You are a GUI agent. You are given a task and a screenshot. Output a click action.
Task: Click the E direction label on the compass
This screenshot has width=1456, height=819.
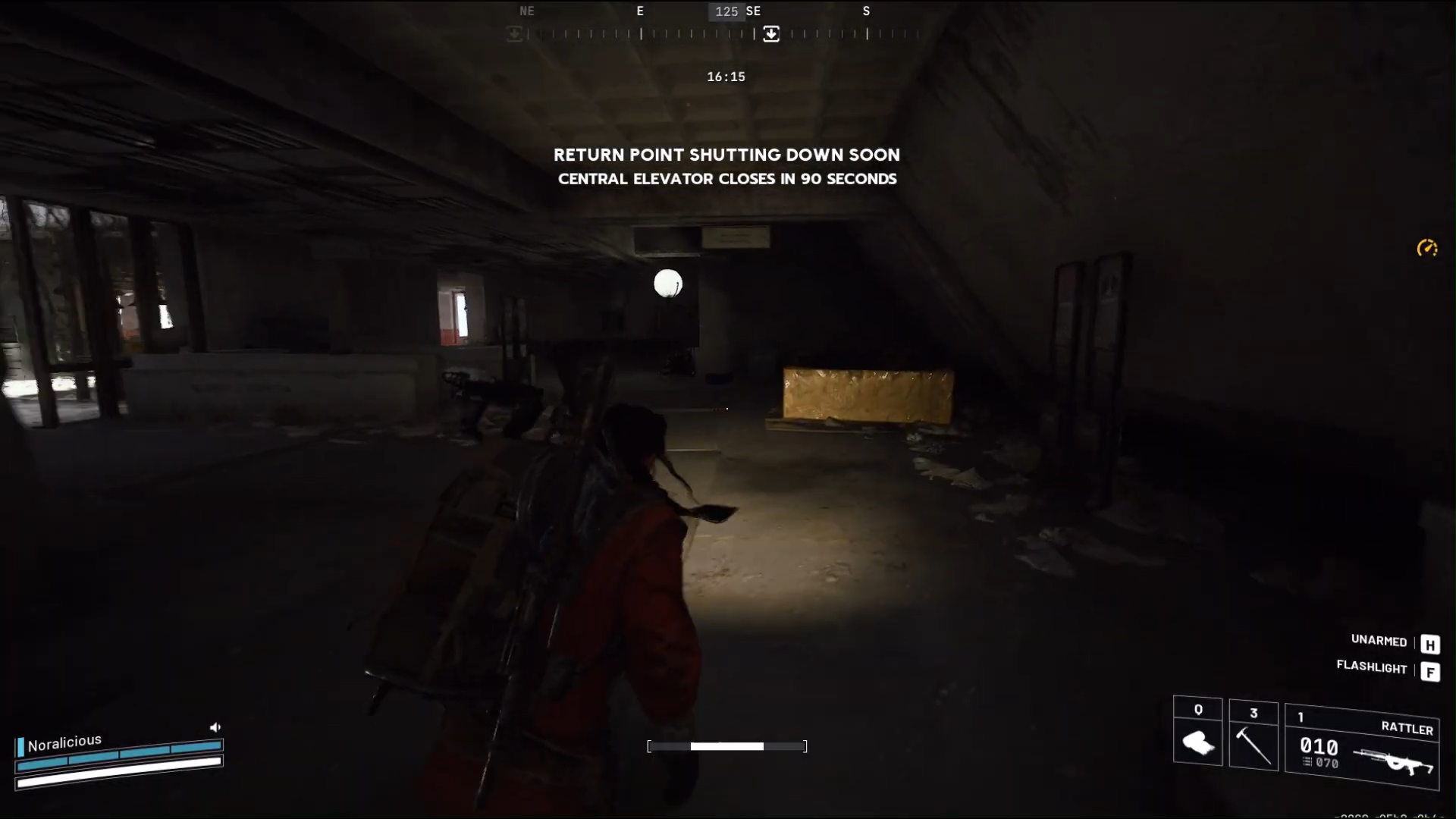640,11
